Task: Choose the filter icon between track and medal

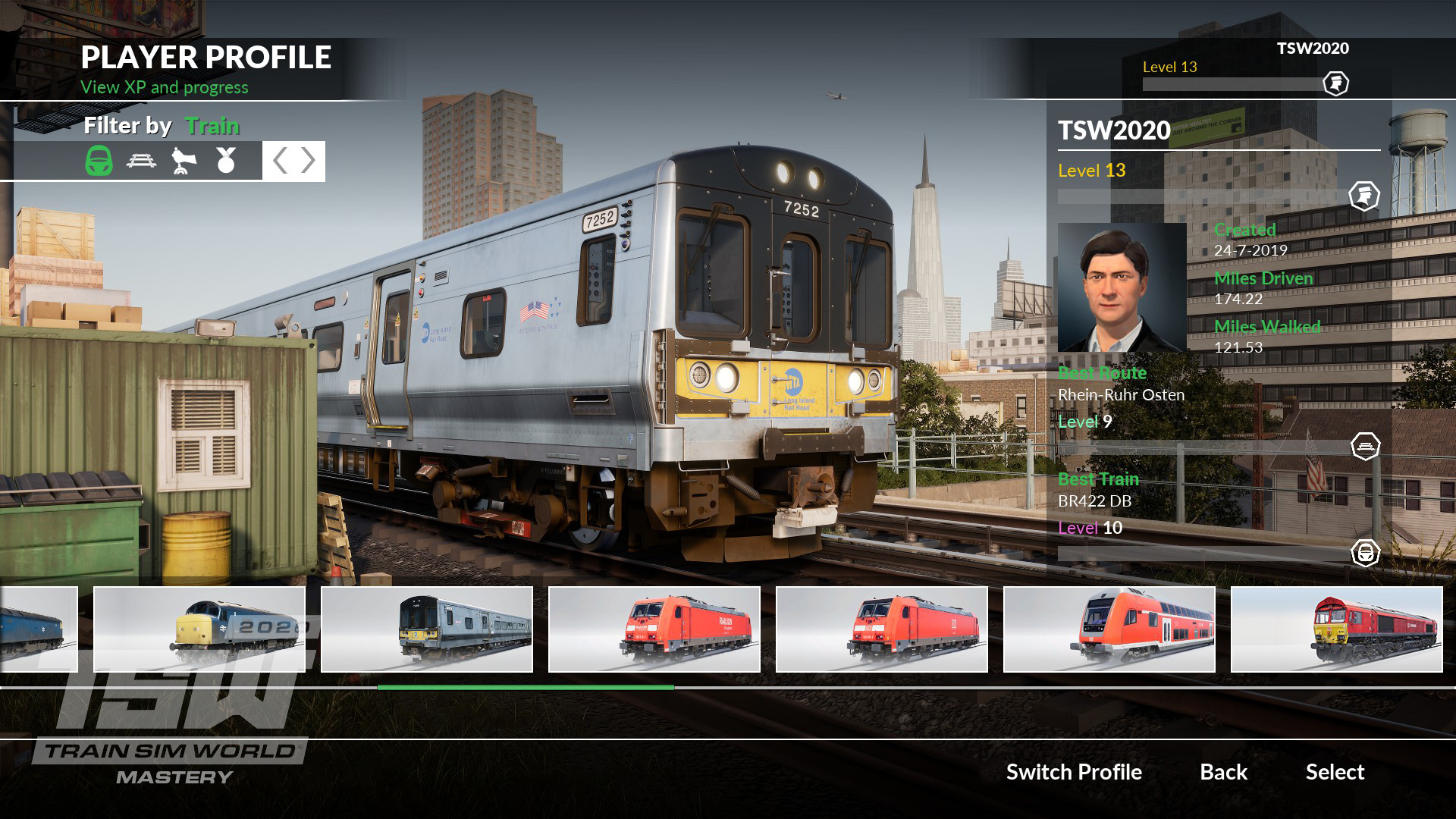Action: tap(184, 161)
